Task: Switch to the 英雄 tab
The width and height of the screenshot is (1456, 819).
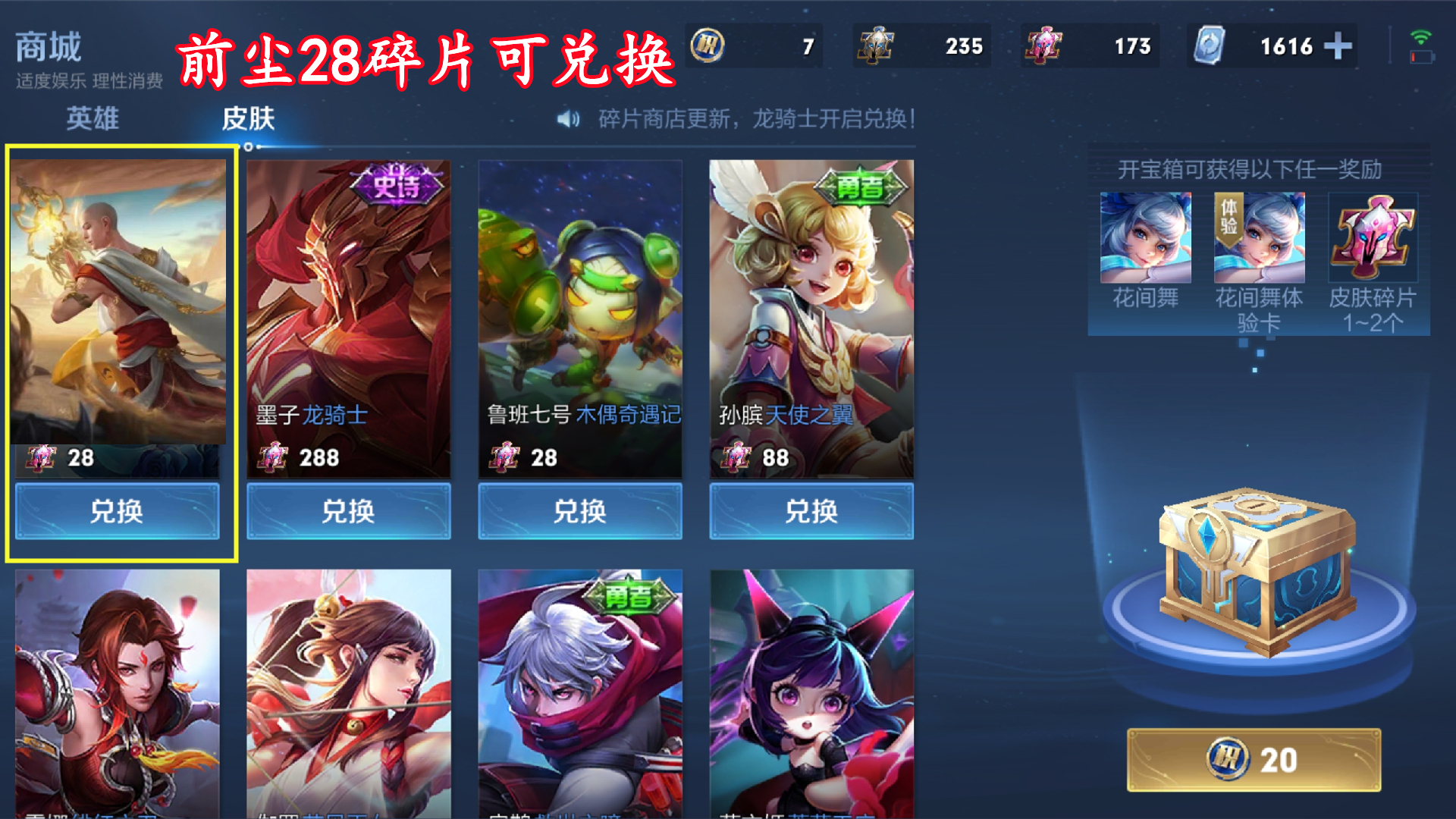Action: pos(93,119)
